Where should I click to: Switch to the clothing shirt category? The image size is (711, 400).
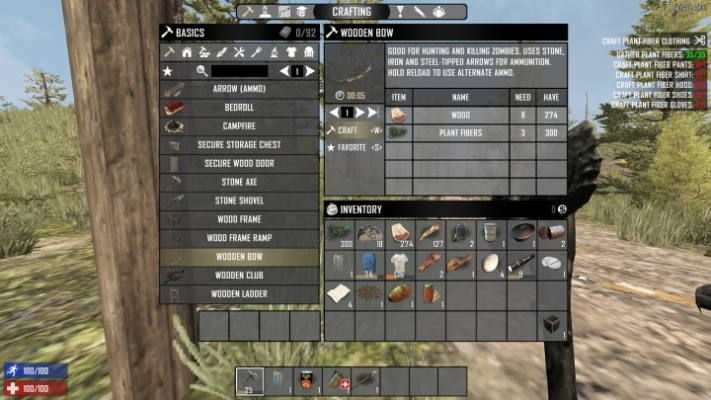coord(291,52)
